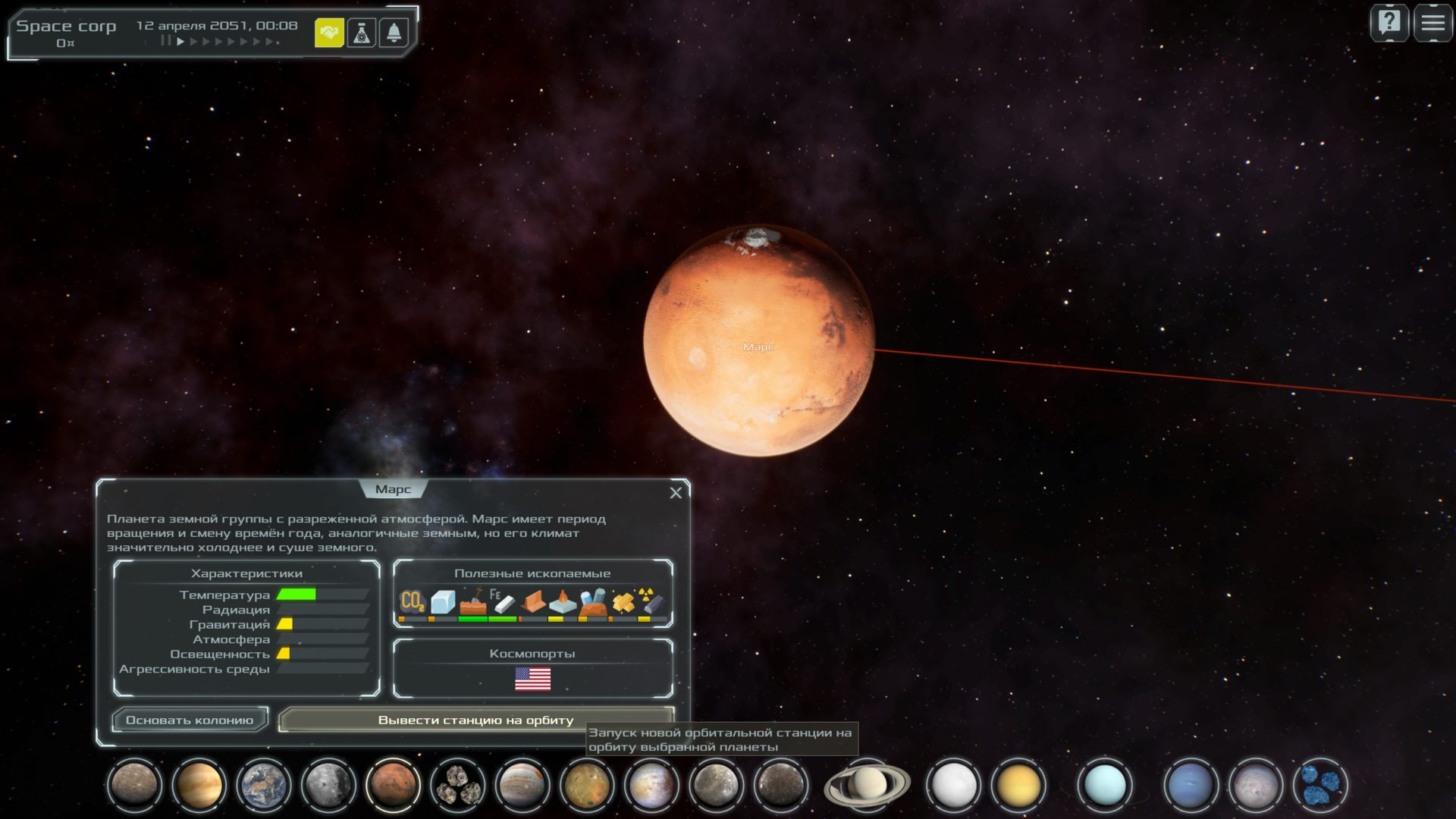Select Earth in the planet bar
1456x819 pixels.
[x=263, y=785]
